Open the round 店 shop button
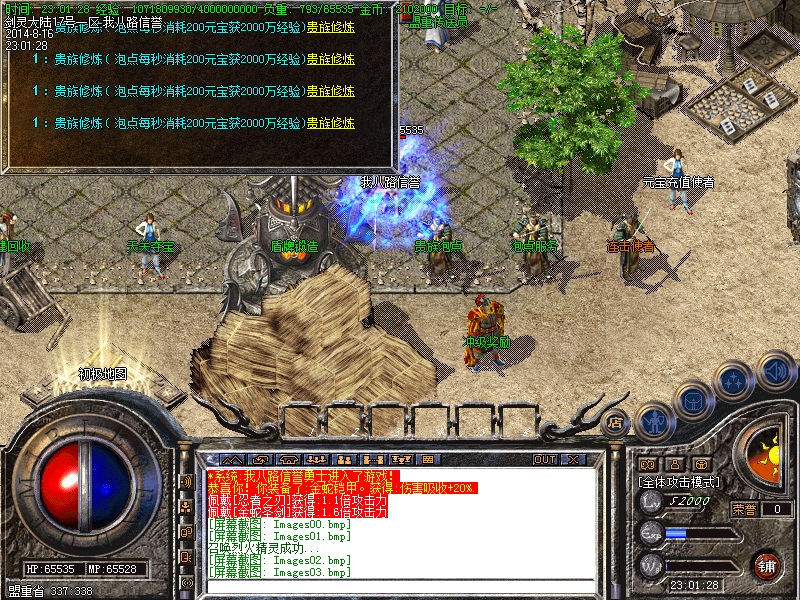800x600 pixels. tap(616, 421)
